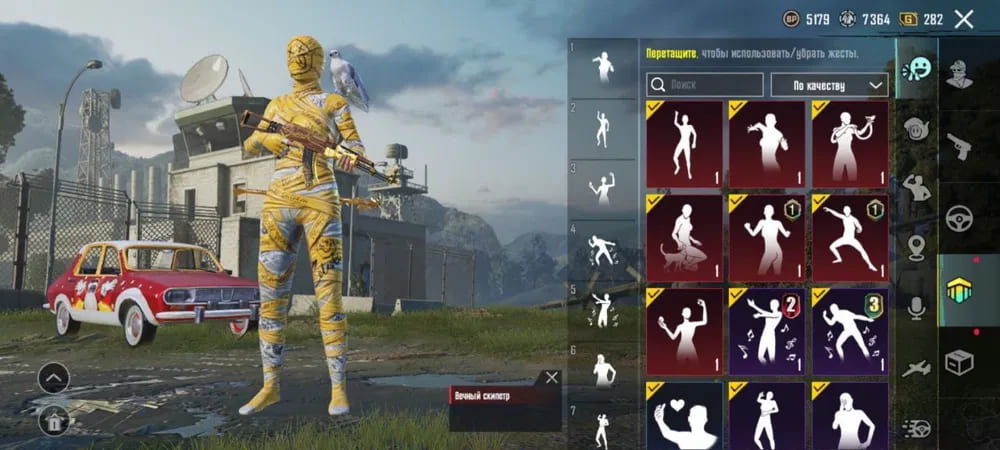Select the location pin category
The image size is (1000, 450).
[916, 247]
